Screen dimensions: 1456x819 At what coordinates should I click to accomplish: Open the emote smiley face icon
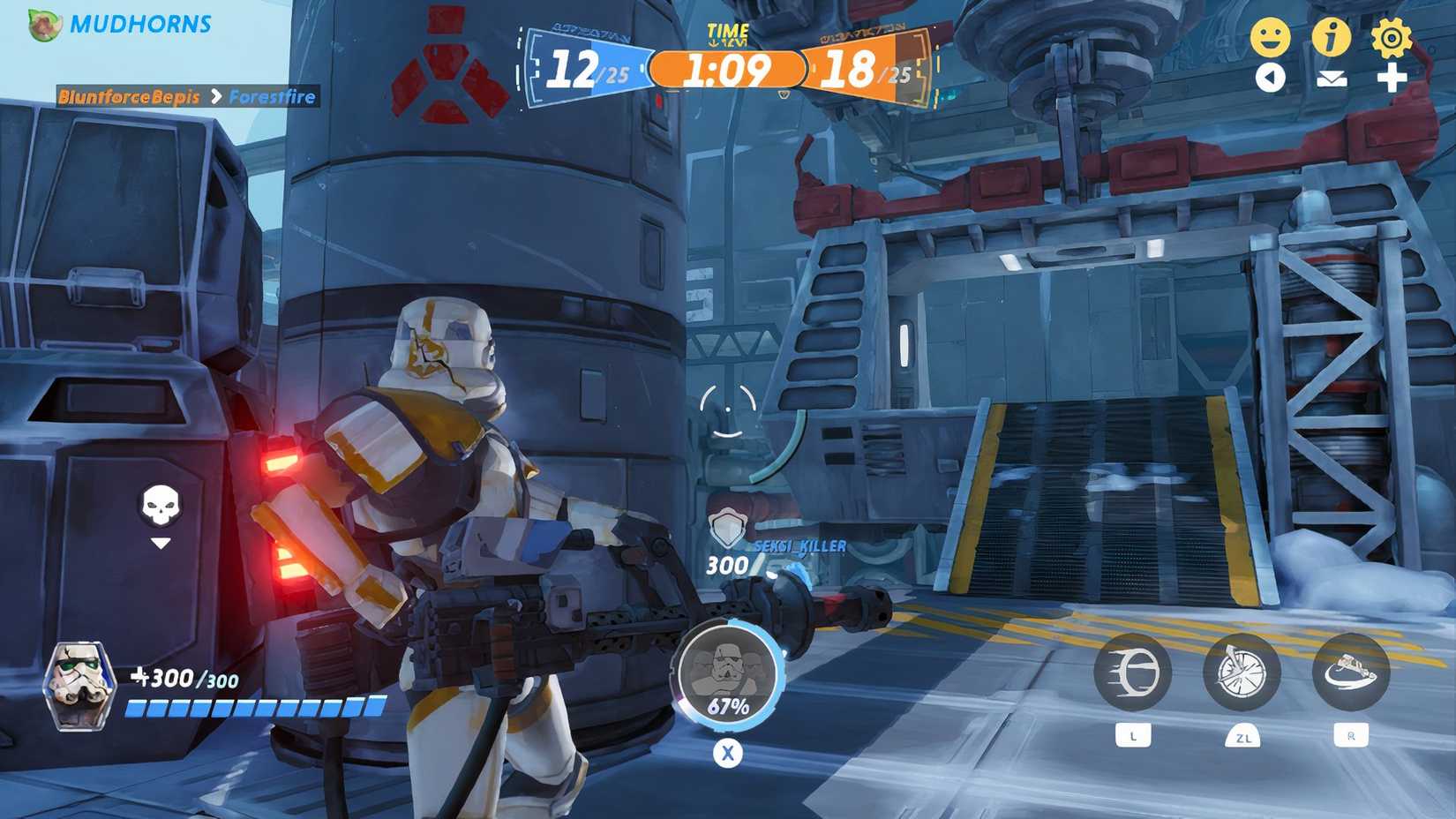(x=1272, y=37)
